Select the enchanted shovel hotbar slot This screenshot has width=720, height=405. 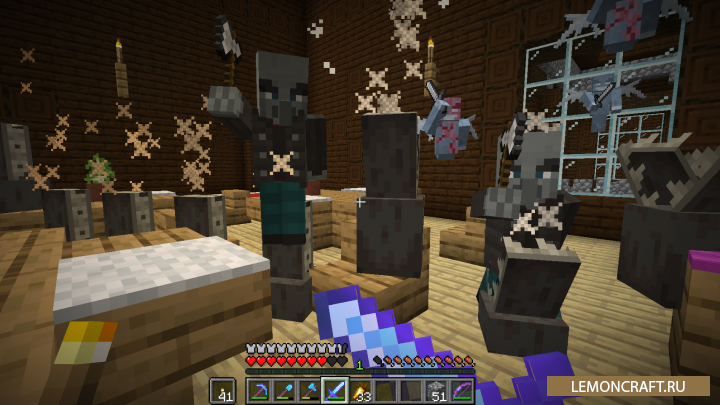pyautogui.click(x=284, y=390)
